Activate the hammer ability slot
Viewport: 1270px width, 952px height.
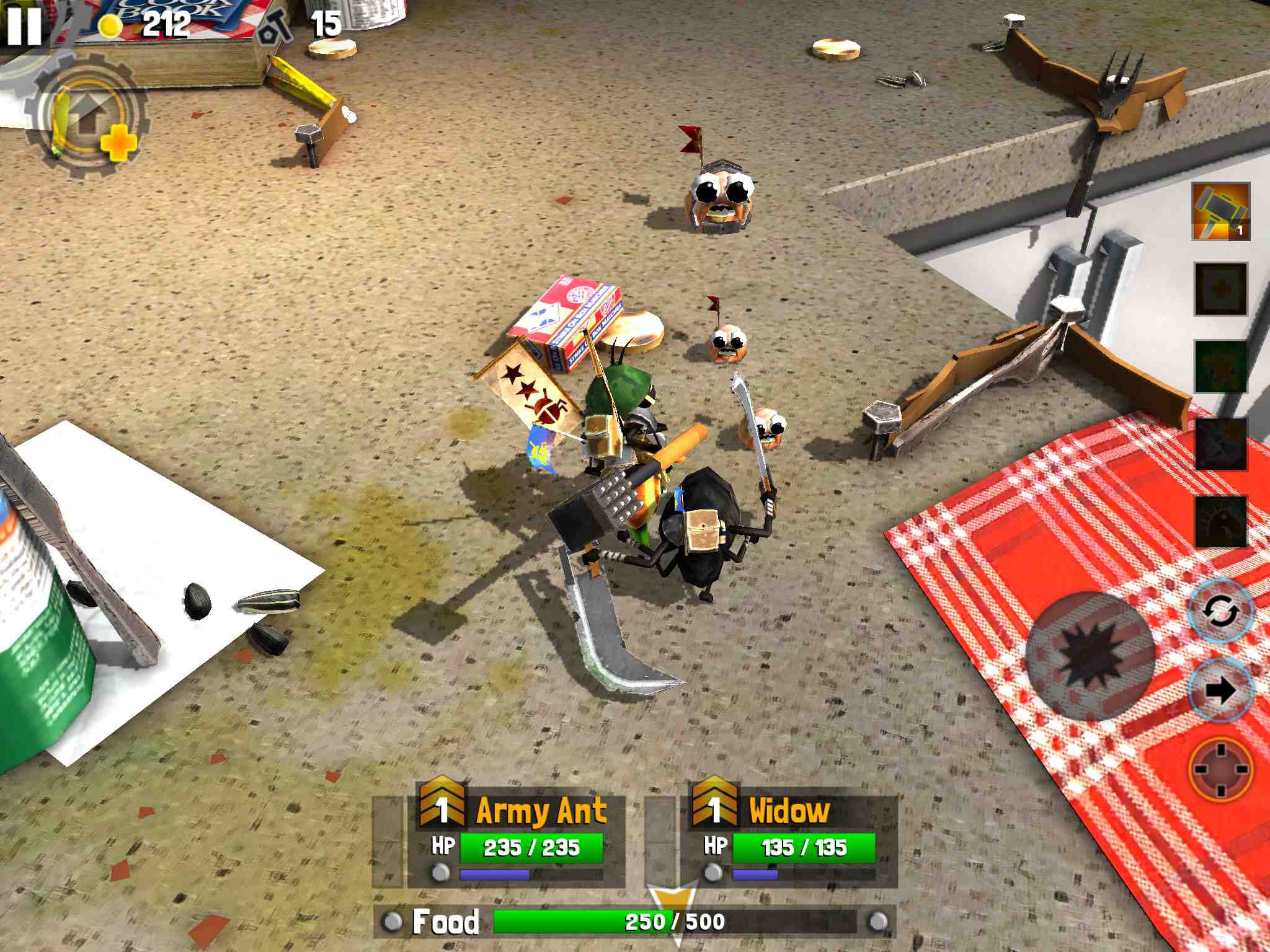[x=1220, y=211]
